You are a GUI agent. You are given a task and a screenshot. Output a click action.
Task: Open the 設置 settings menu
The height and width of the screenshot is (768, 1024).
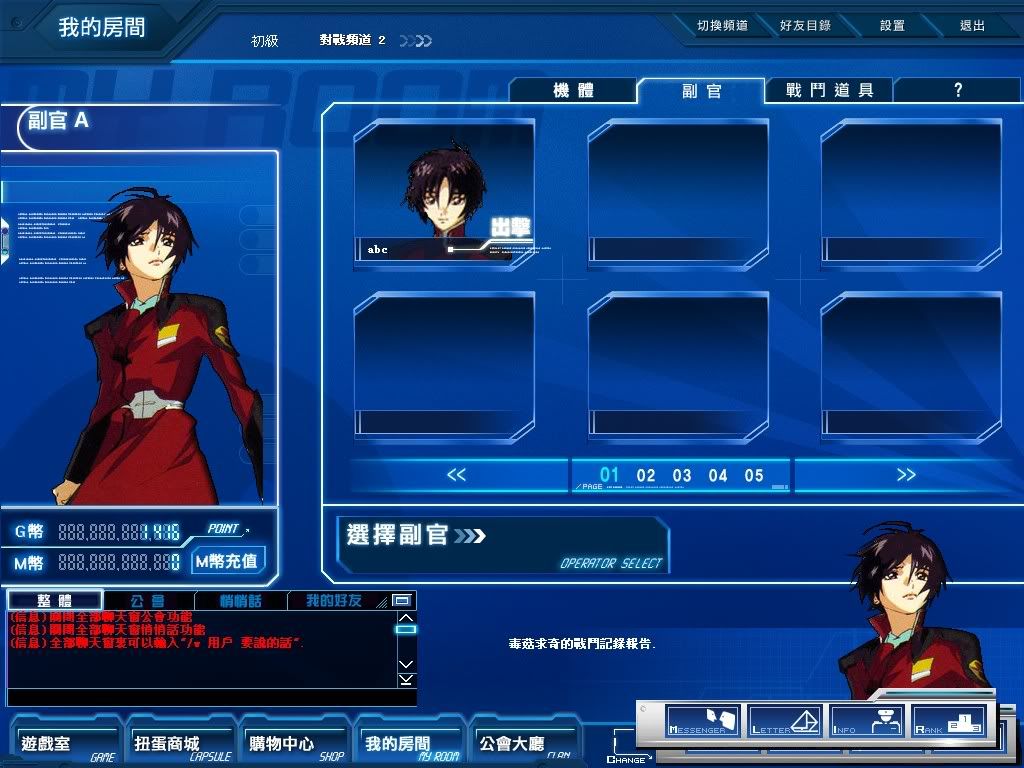click(892, 26)
